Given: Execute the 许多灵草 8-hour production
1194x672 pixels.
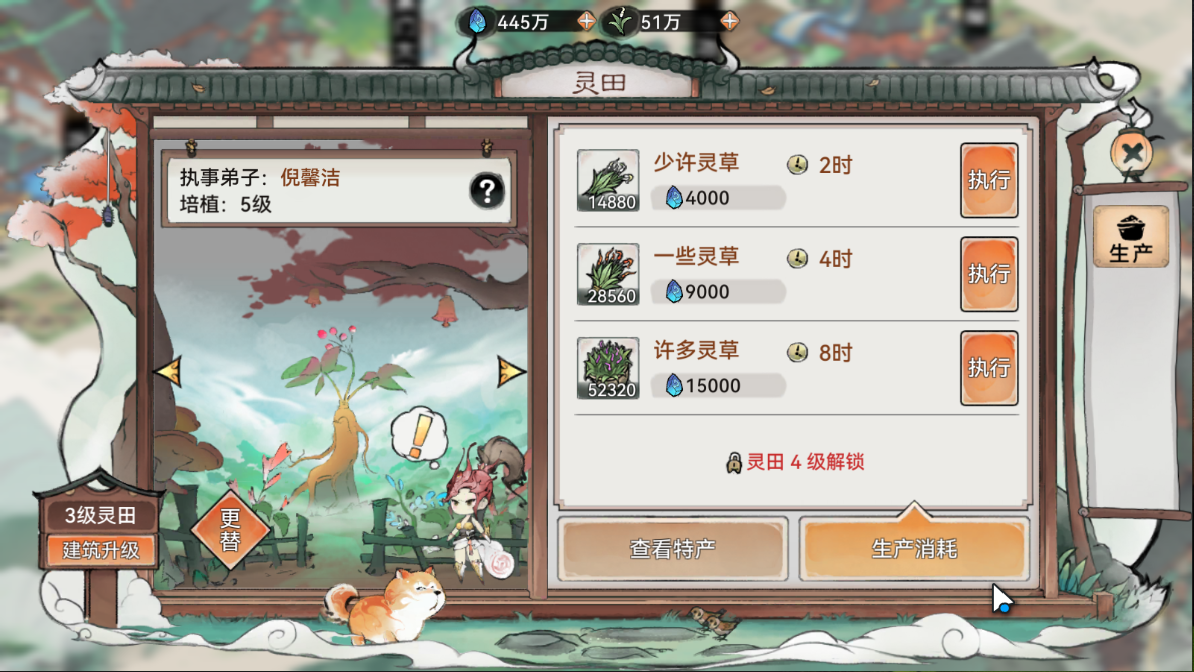Looking at the screenshot, I should click(x=989, y=368).
